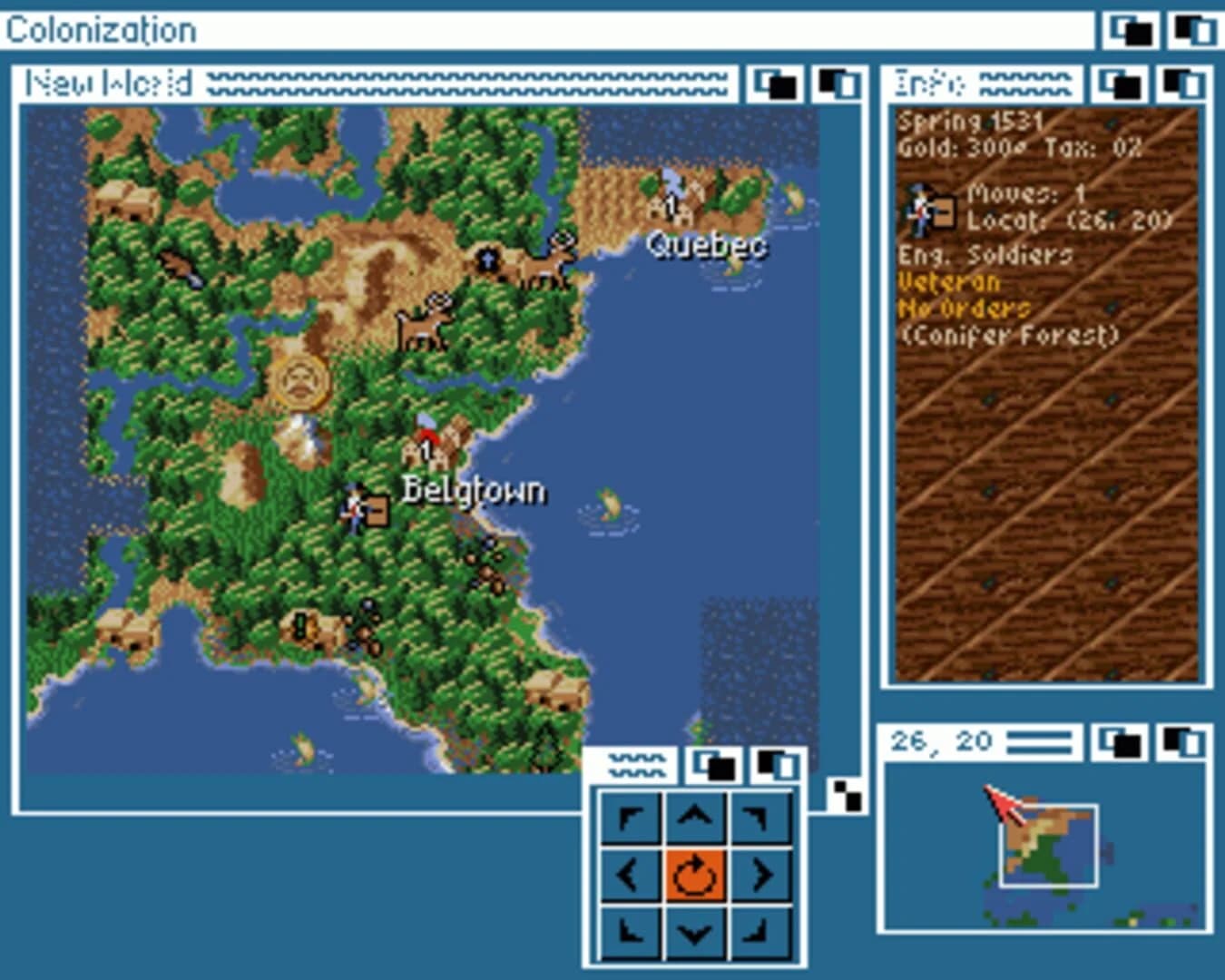Select the Eng. Soldiers unit icon in the Info panel
Image resolution: width=1225 pixels, height=980 pixels.
(926, 209)
